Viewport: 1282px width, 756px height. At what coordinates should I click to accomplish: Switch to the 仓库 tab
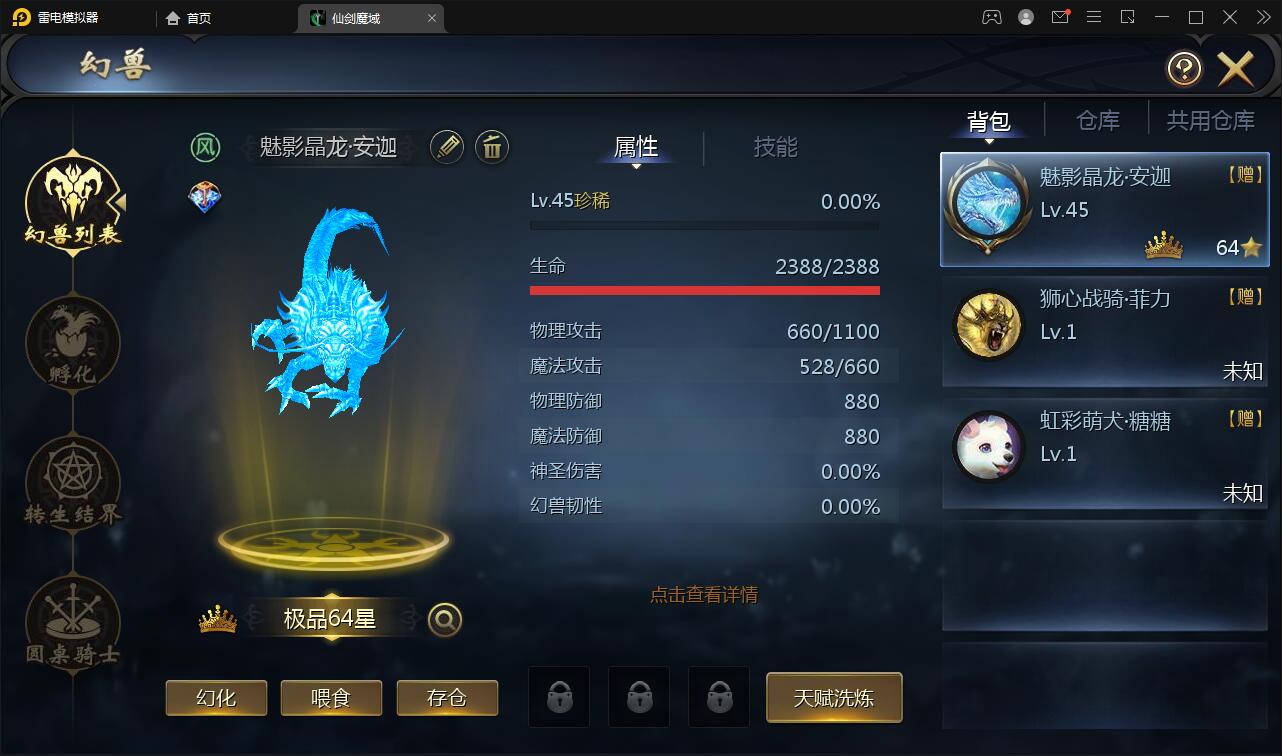click(x=1097, y=119)
